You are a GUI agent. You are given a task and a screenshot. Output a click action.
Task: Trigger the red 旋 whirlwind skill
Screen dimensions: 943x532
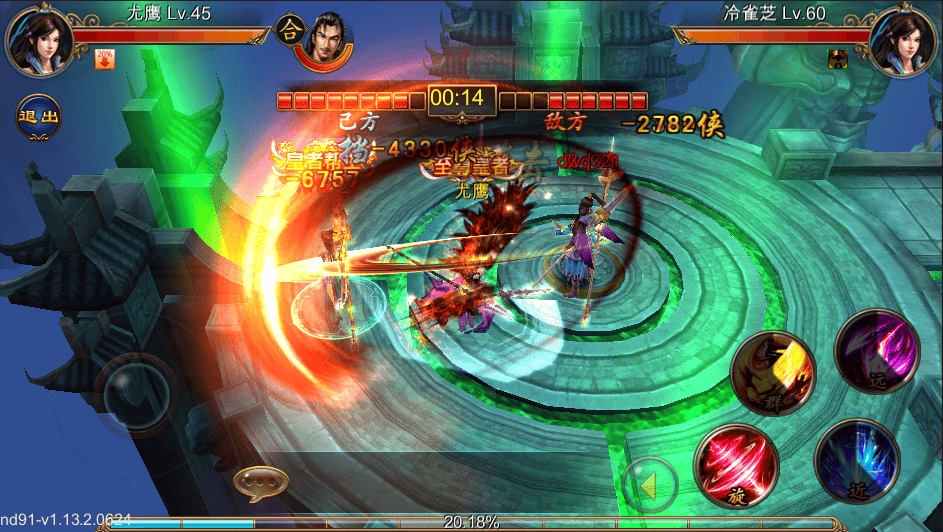pyautogui.click(x=734, y=461)
